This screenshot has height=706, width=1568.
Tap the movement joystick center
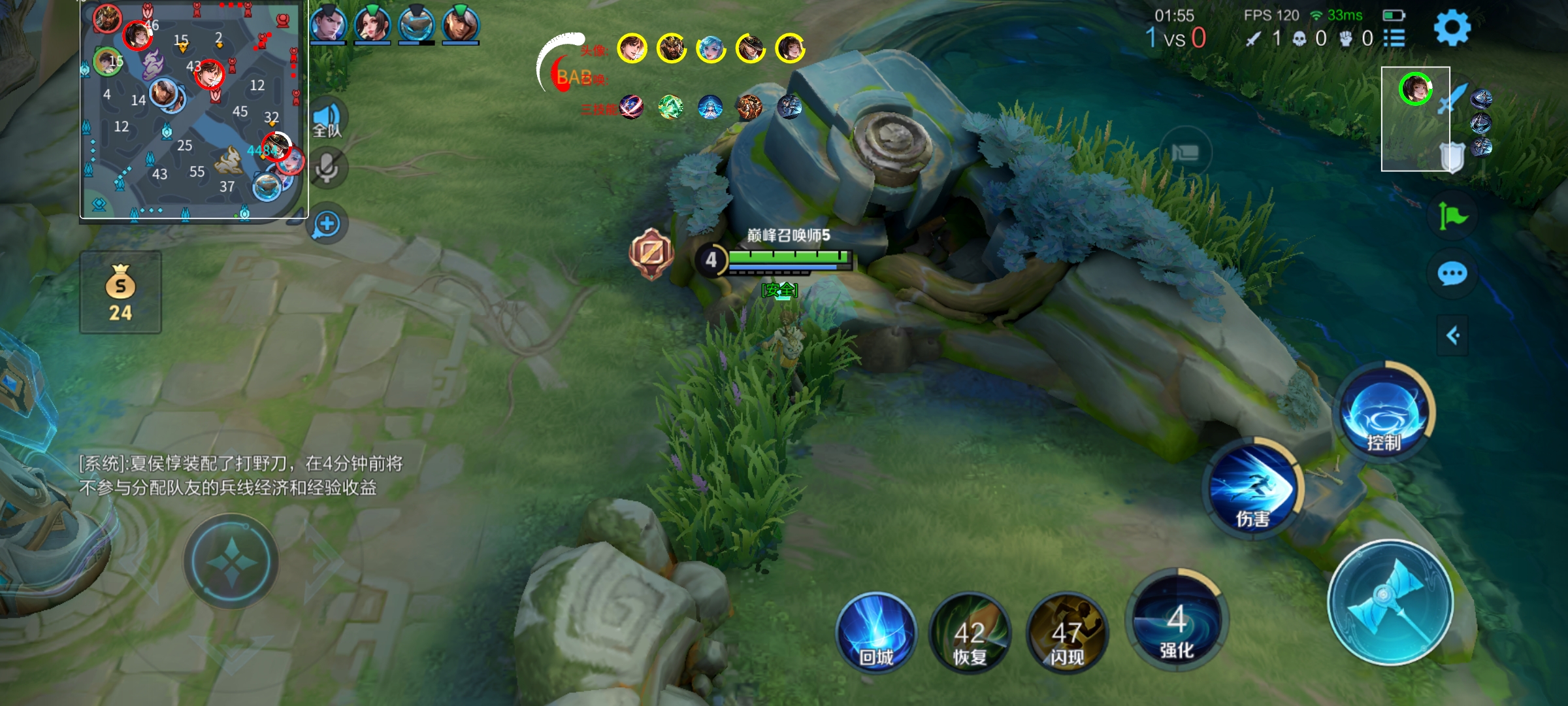pyautogui.click(x=231, y=562)
